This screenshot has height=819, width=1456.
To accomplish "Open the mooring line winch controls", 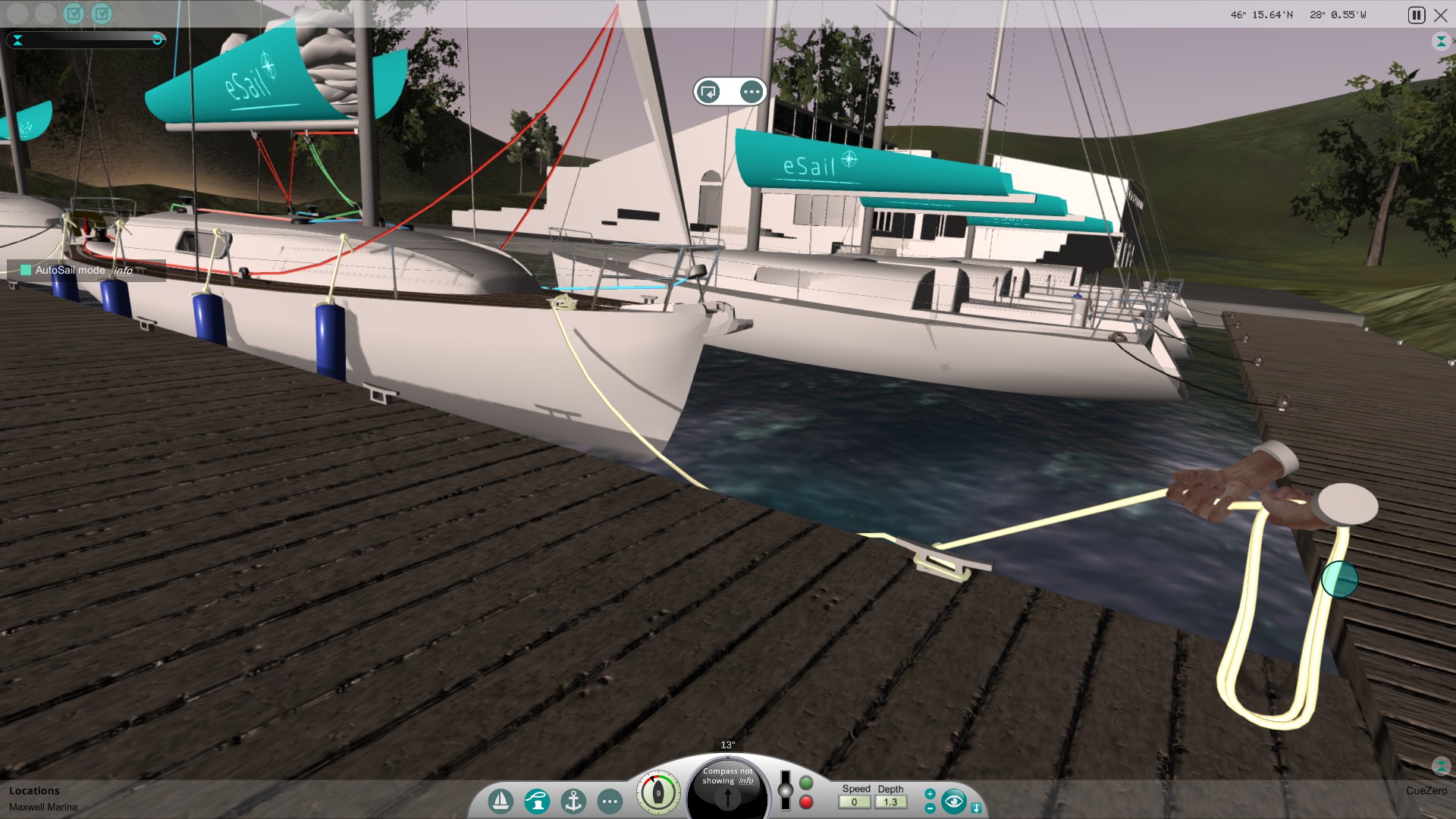I will click(x=538, y=800).
